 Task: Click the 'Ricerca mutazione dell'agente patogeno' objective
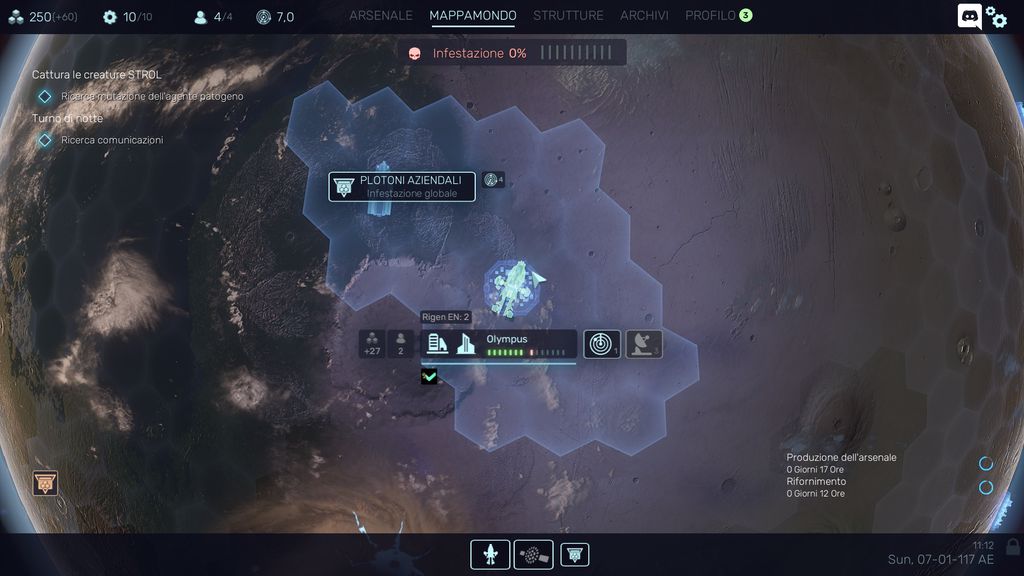click(152, 96)
